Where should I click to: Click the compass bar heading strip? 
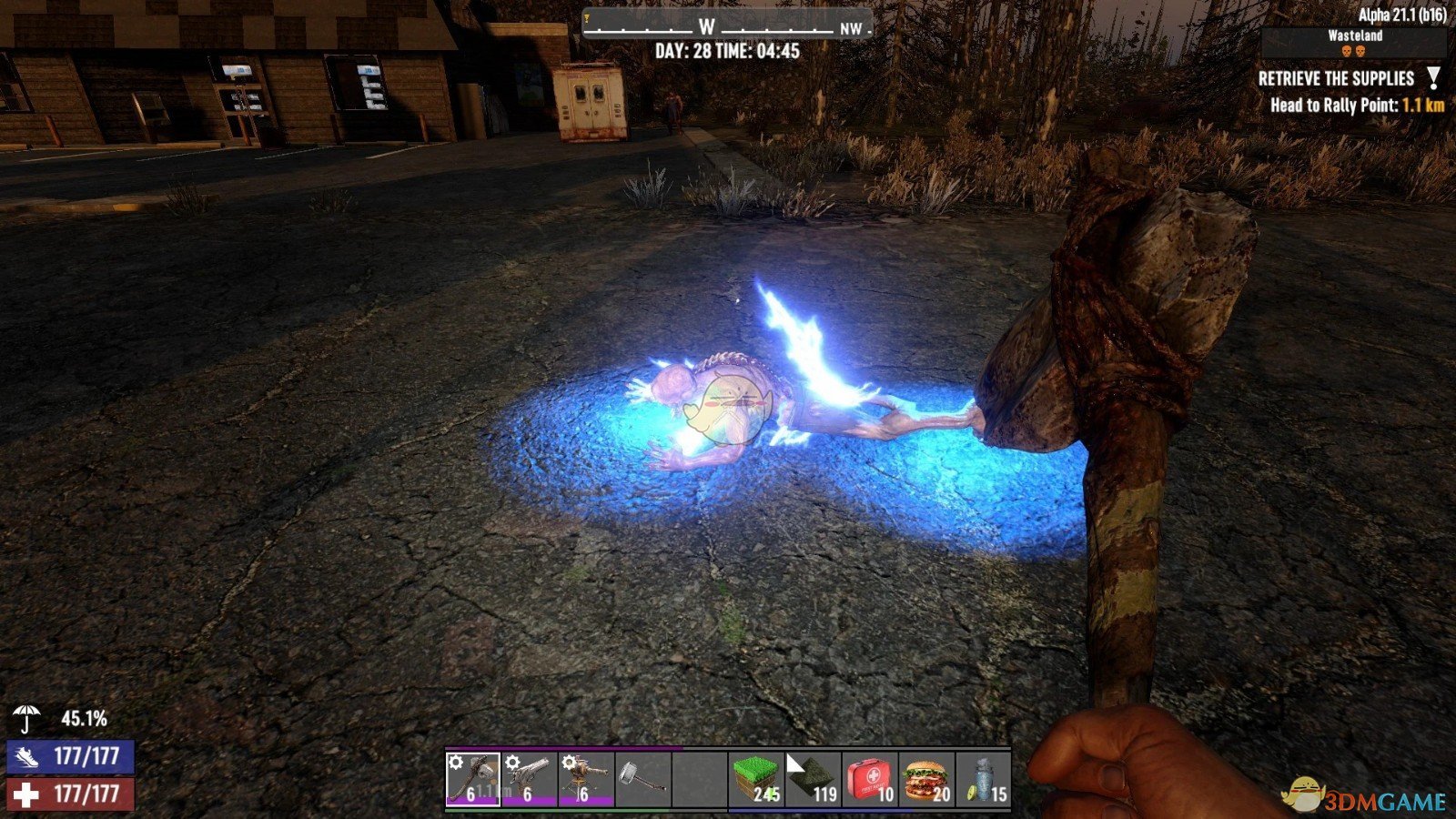[726, 25]
